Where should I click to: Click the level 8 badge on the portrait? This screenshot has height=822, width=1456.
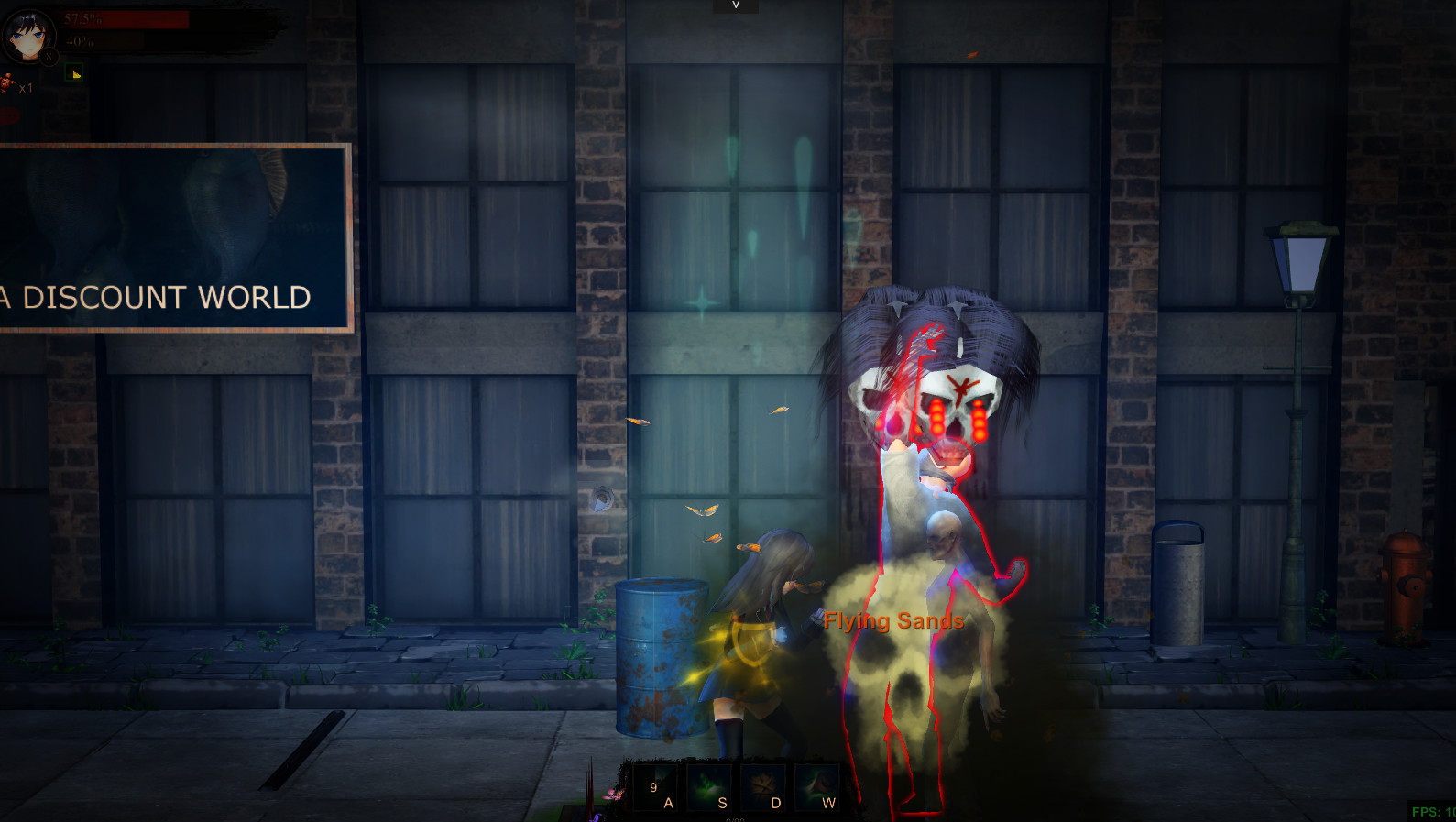(48, 57)
